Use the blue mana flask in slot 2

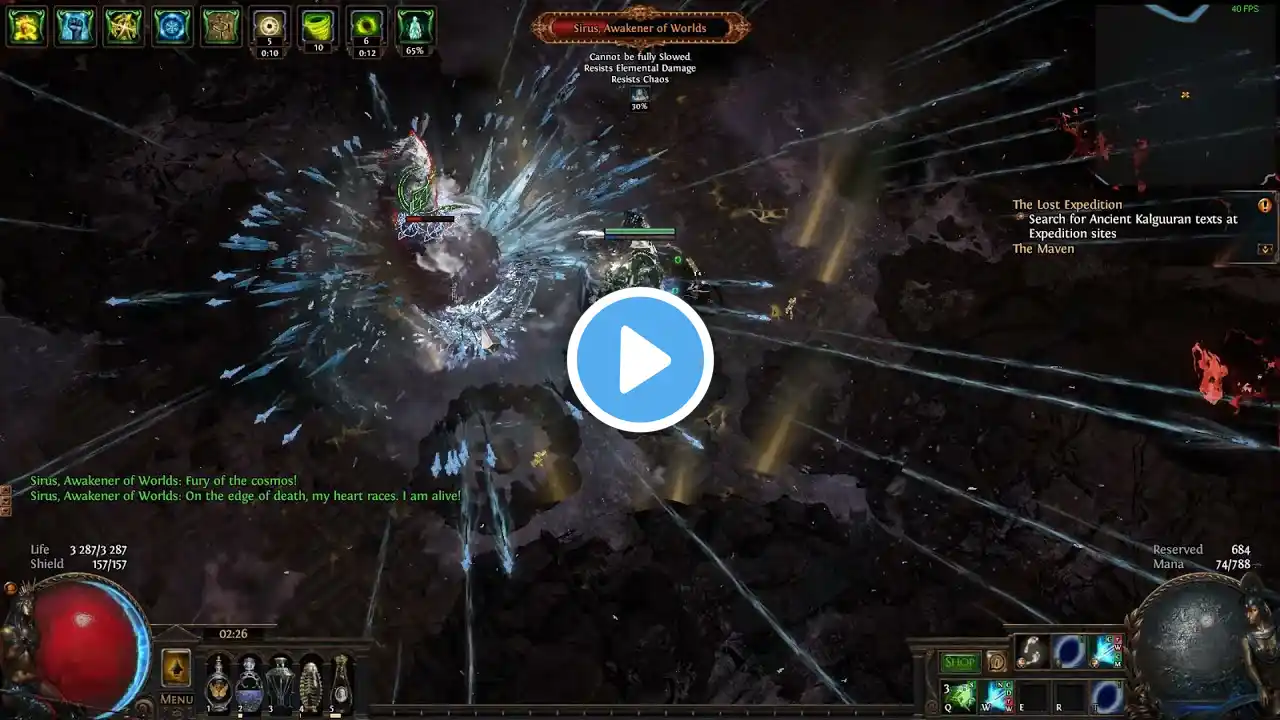click(x=249, y=682)
